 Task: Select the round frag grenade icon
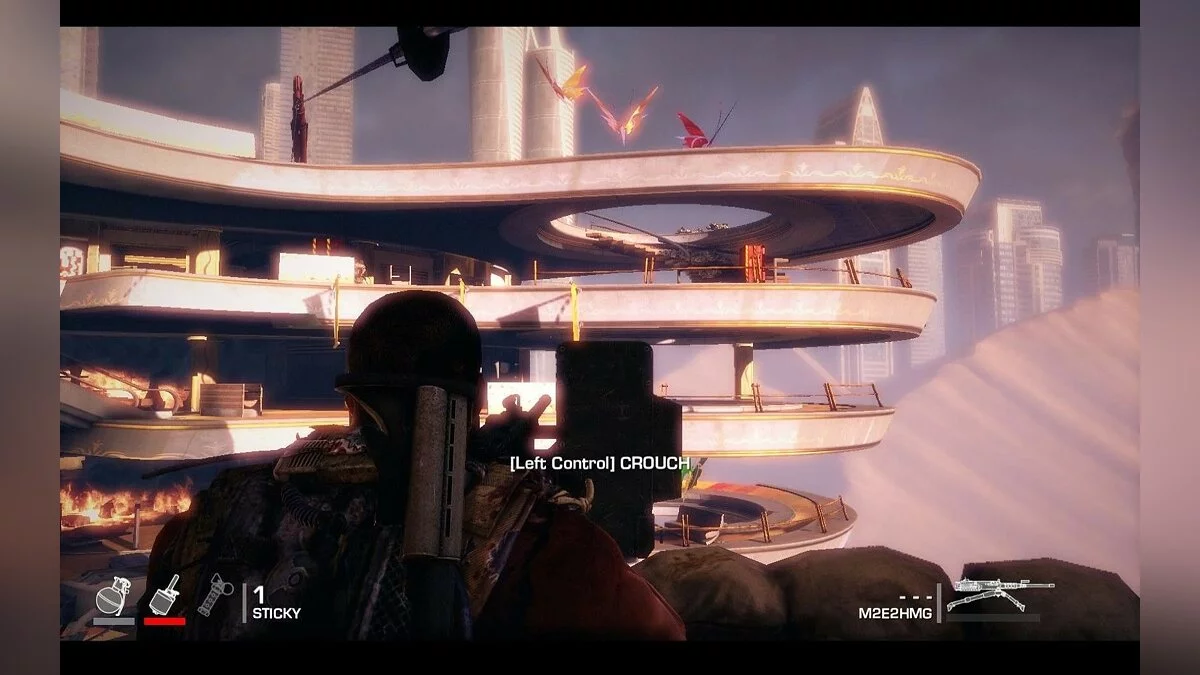[111, 598]
